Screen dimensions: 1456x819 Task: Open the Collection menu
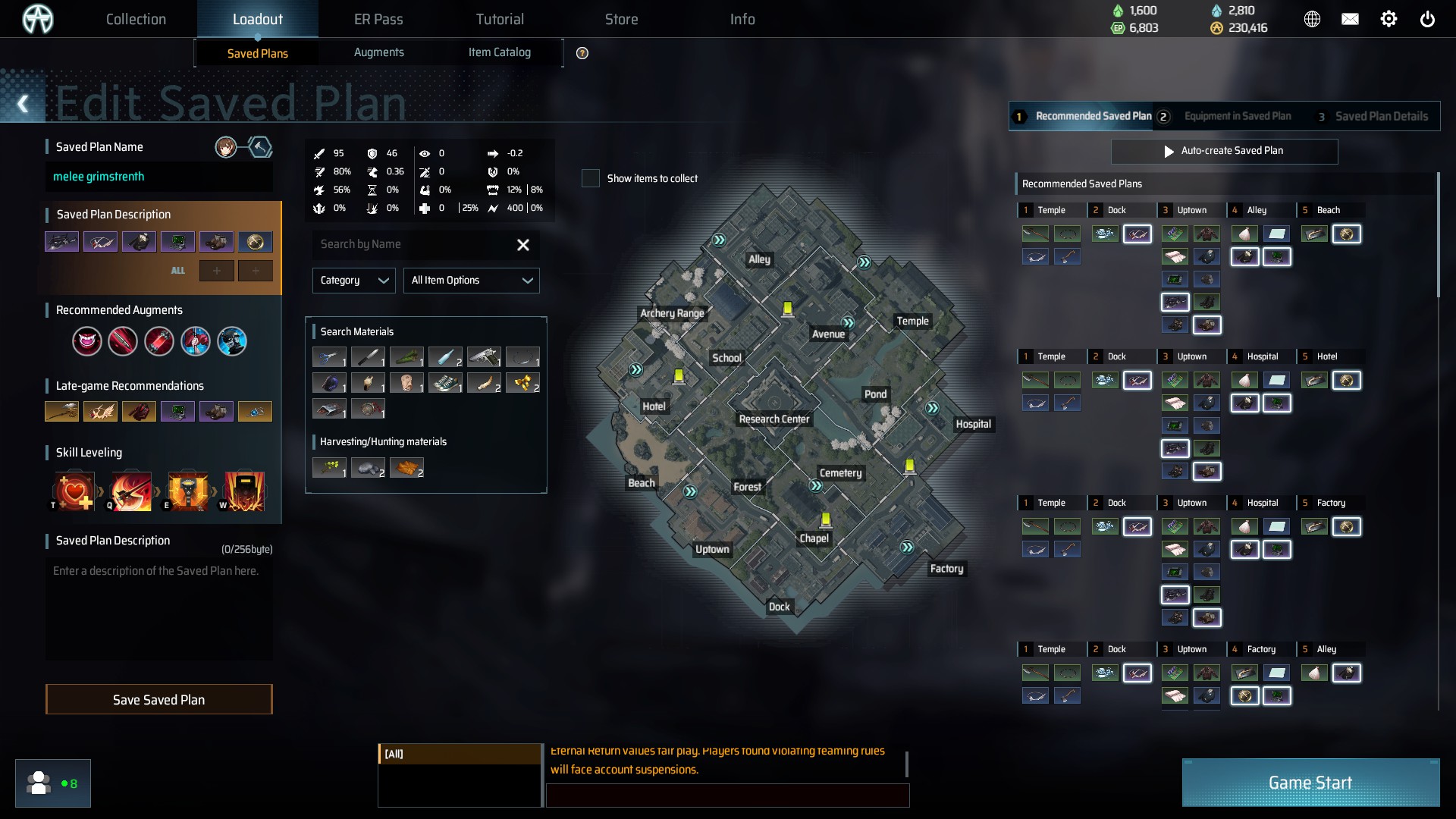(136, 19)
